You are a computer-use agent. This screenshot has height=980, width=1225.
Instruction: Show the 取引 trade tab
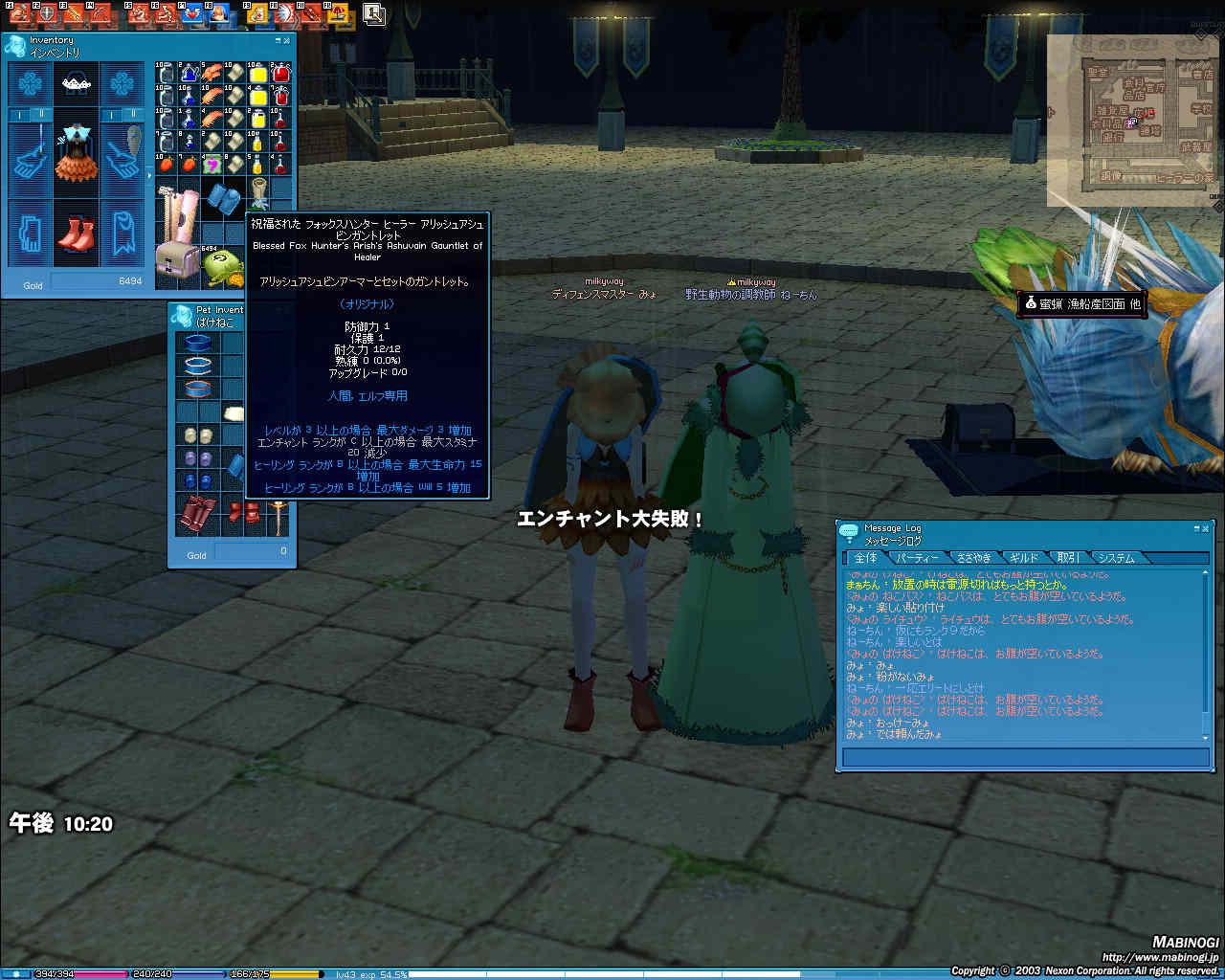1066,557
